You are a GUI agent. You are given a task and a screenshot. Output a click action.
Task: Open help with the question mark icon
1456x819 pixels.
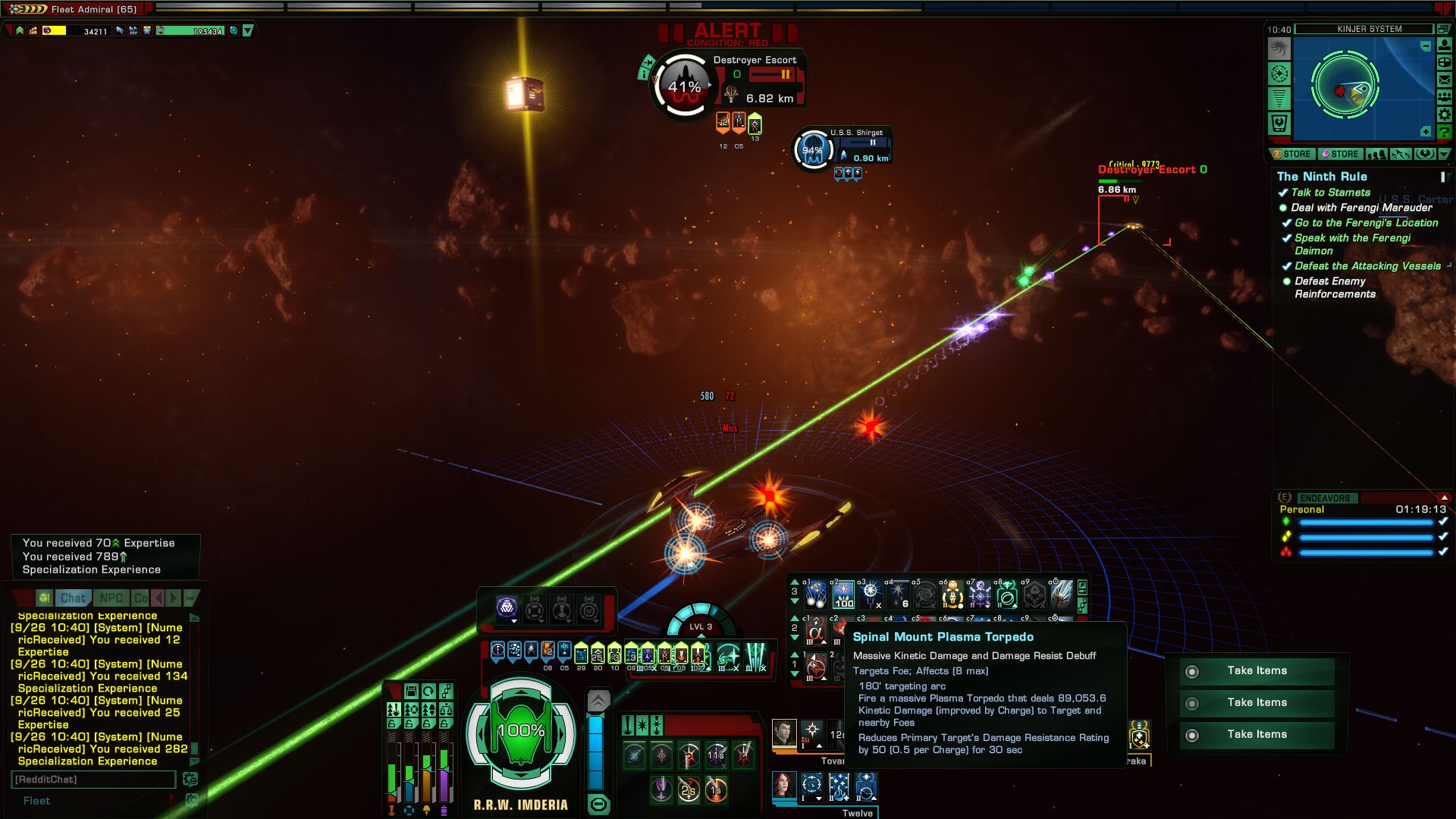coord(1445,132)
